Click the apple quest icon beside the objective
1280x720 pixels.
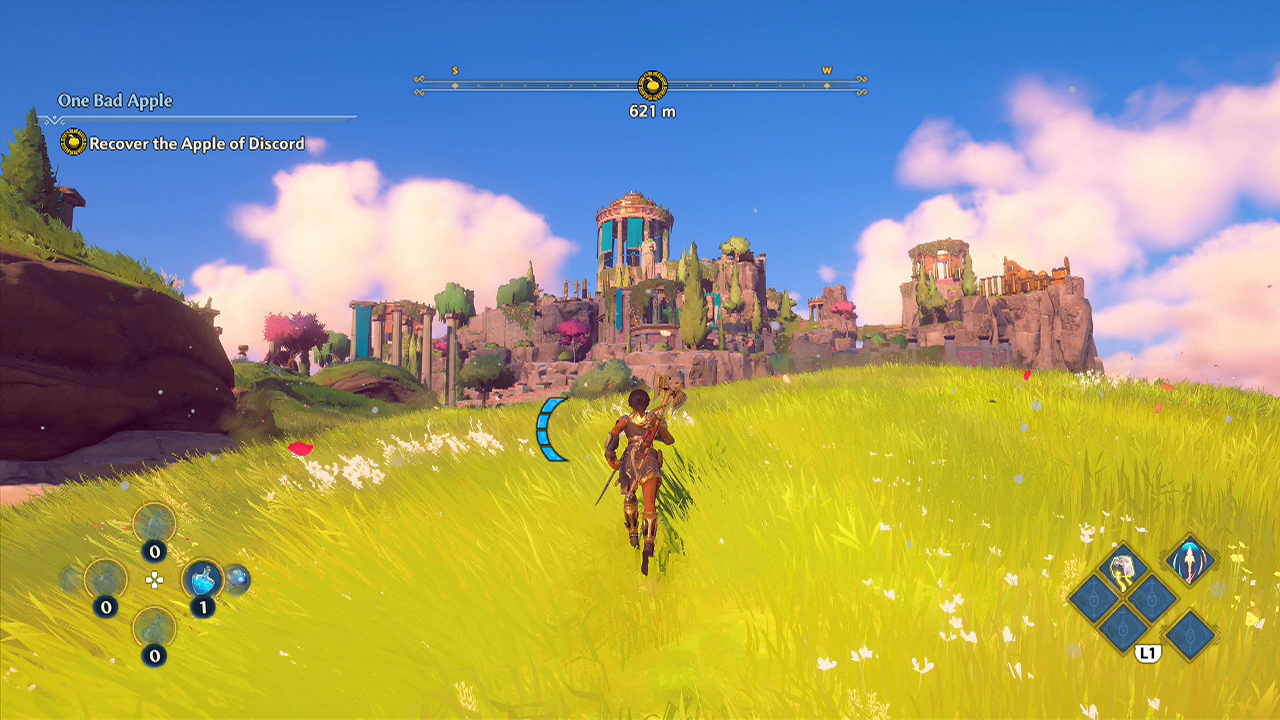click(x=73, y=143)
